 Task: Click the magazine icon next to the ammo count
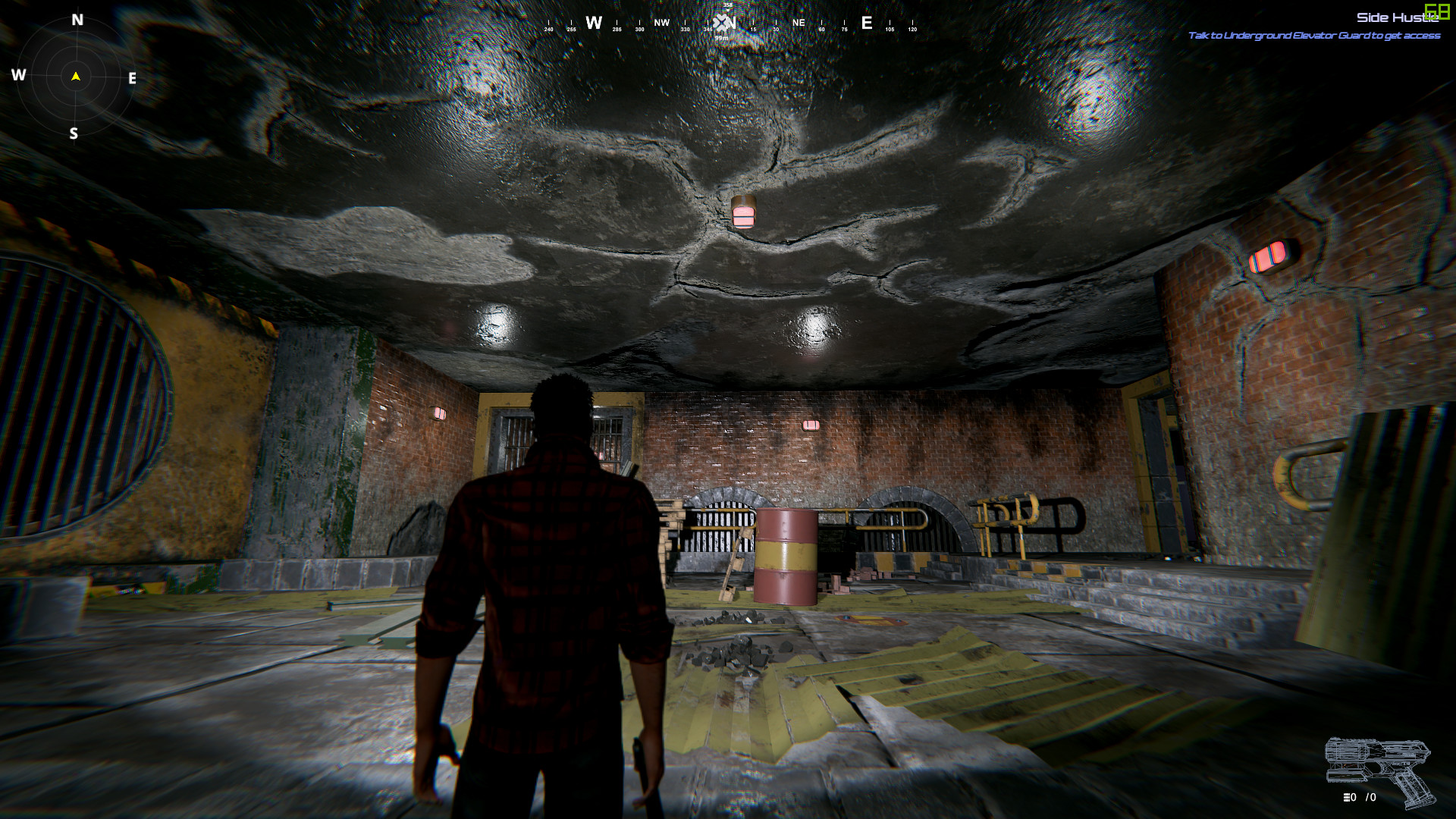coord(1347,798)
